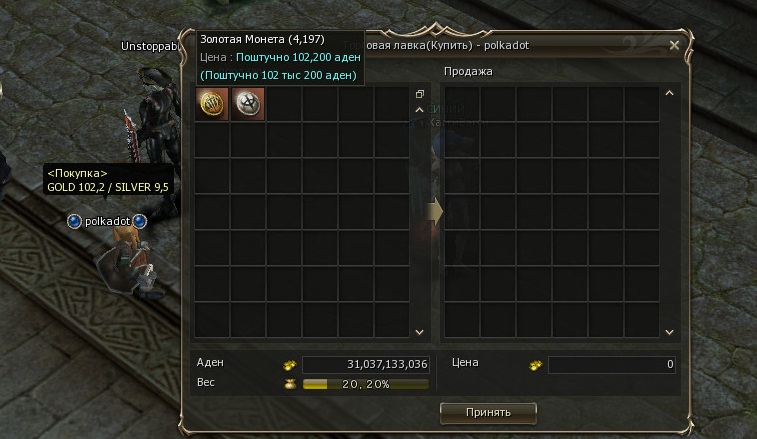Image resolution: width=757 pixels, height=439 pixels.
Task: Click the Принять confirm button
Action: coord(488,412)
